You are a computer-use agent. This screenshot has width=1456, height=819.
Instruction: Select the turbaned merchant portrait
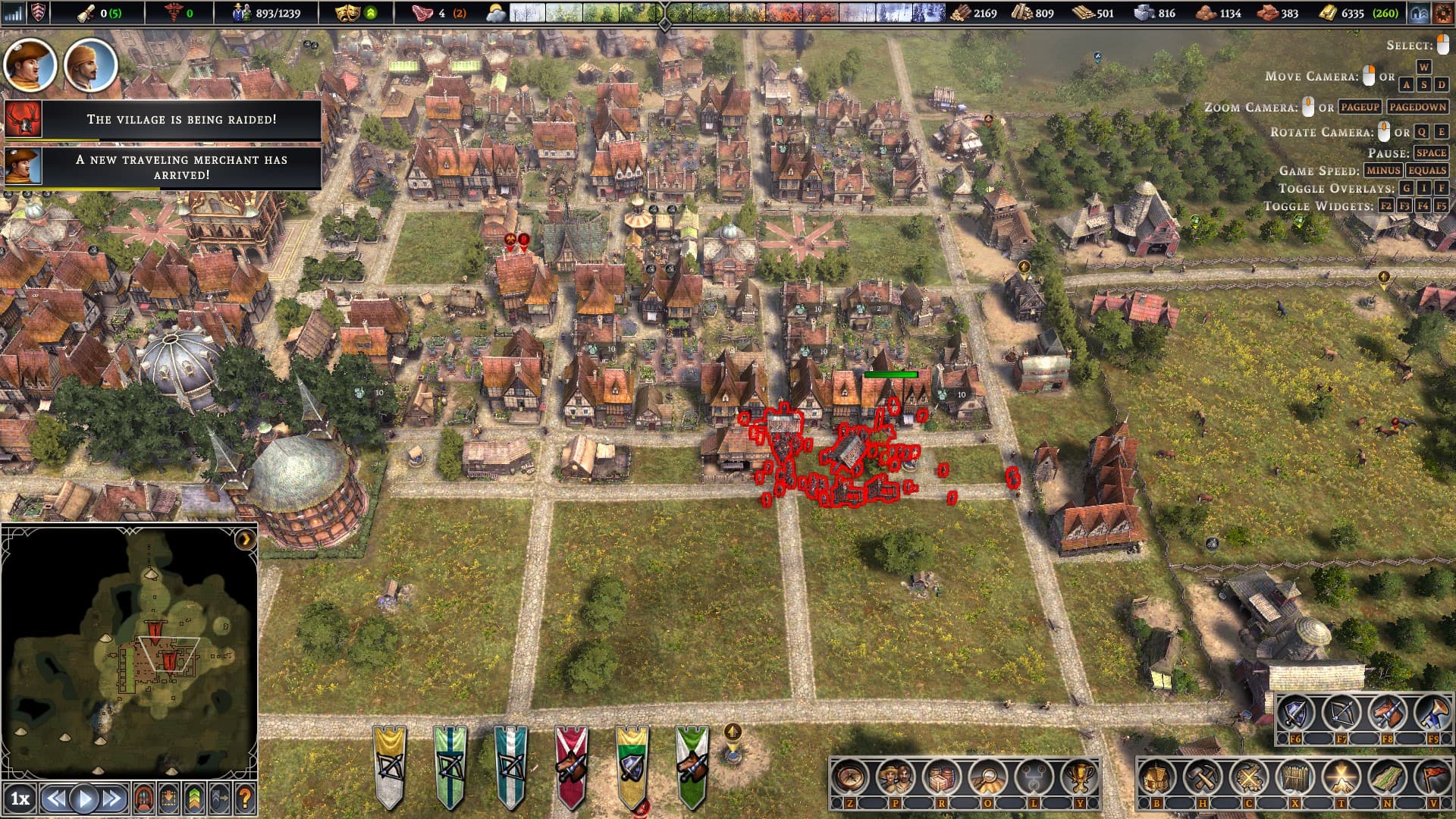click(x=90, y=66)
